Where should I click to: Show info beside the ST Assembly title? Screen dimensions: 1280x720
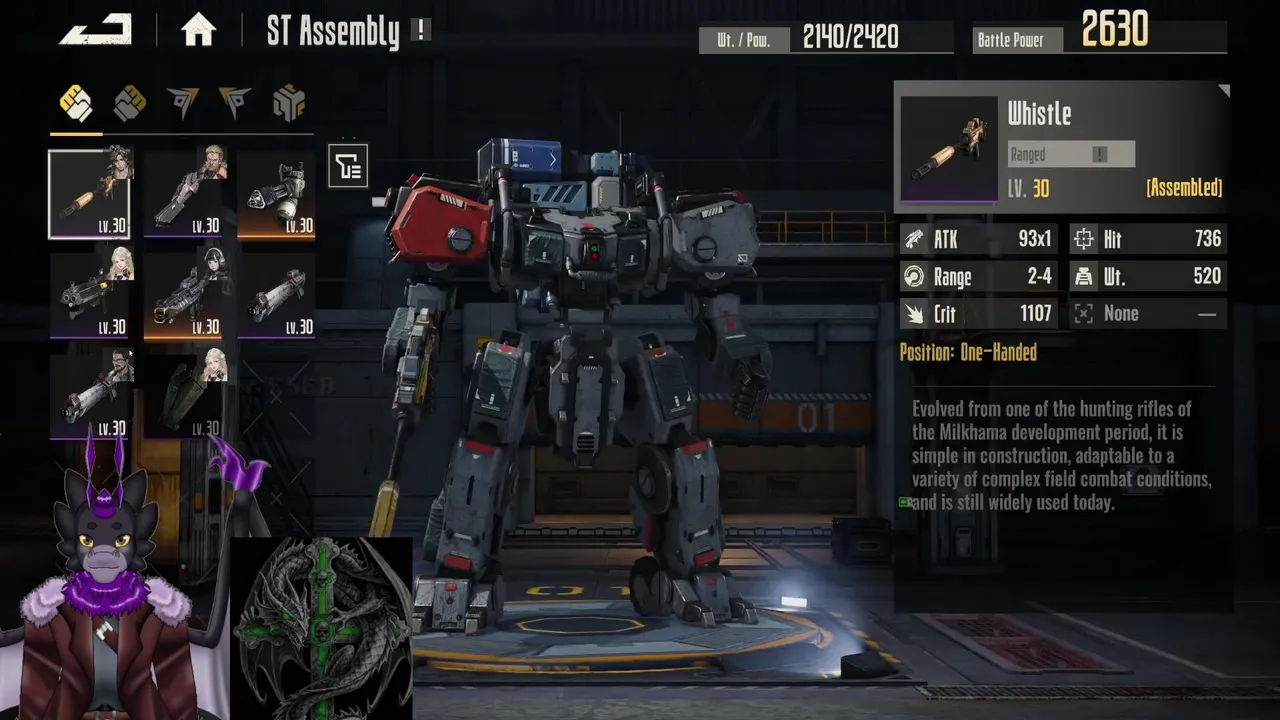(x=421, y=31)
